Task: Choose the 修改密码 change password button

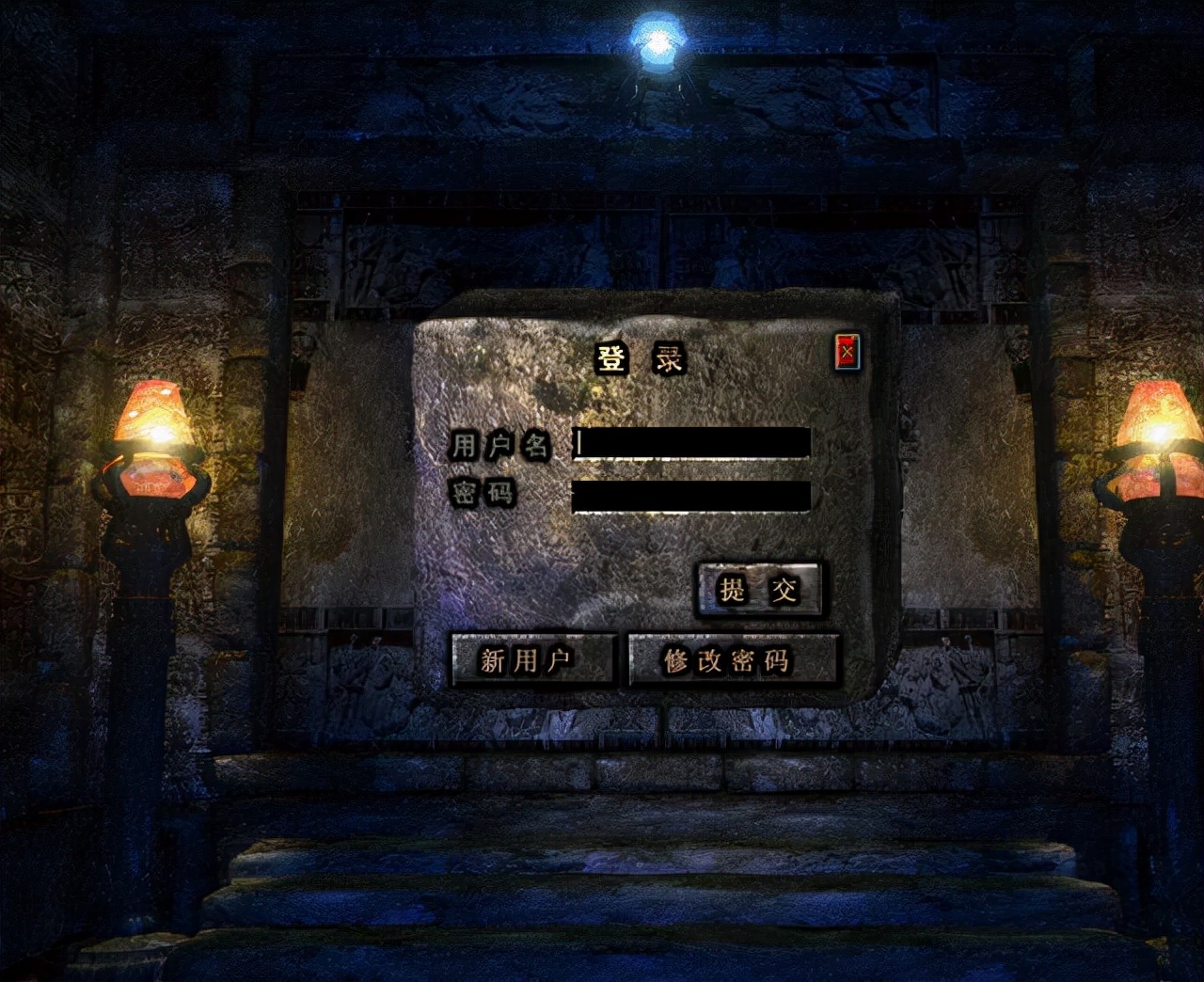Action: coord(732,659)
